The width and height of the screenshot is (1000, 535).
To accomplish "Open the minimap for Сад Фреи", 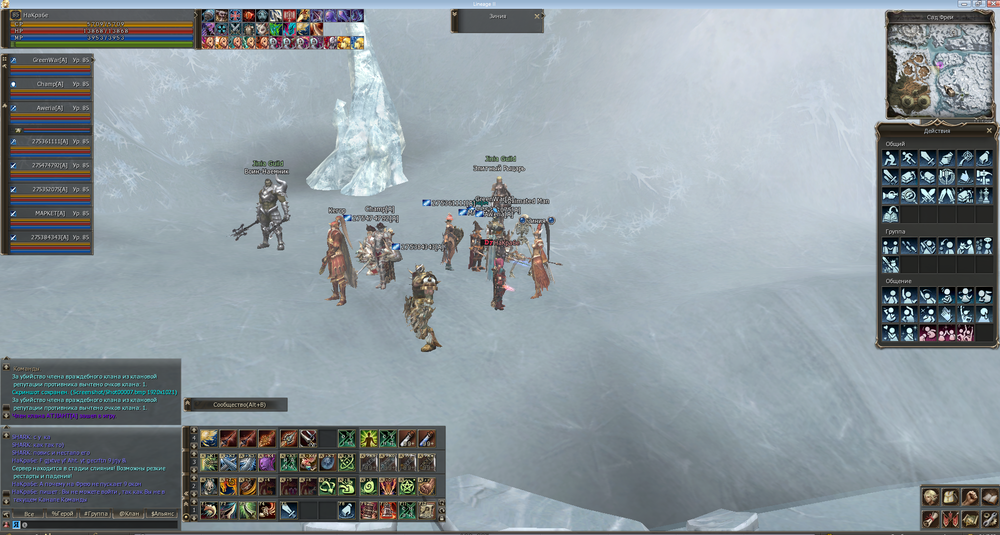I will [x=939, y=70].
